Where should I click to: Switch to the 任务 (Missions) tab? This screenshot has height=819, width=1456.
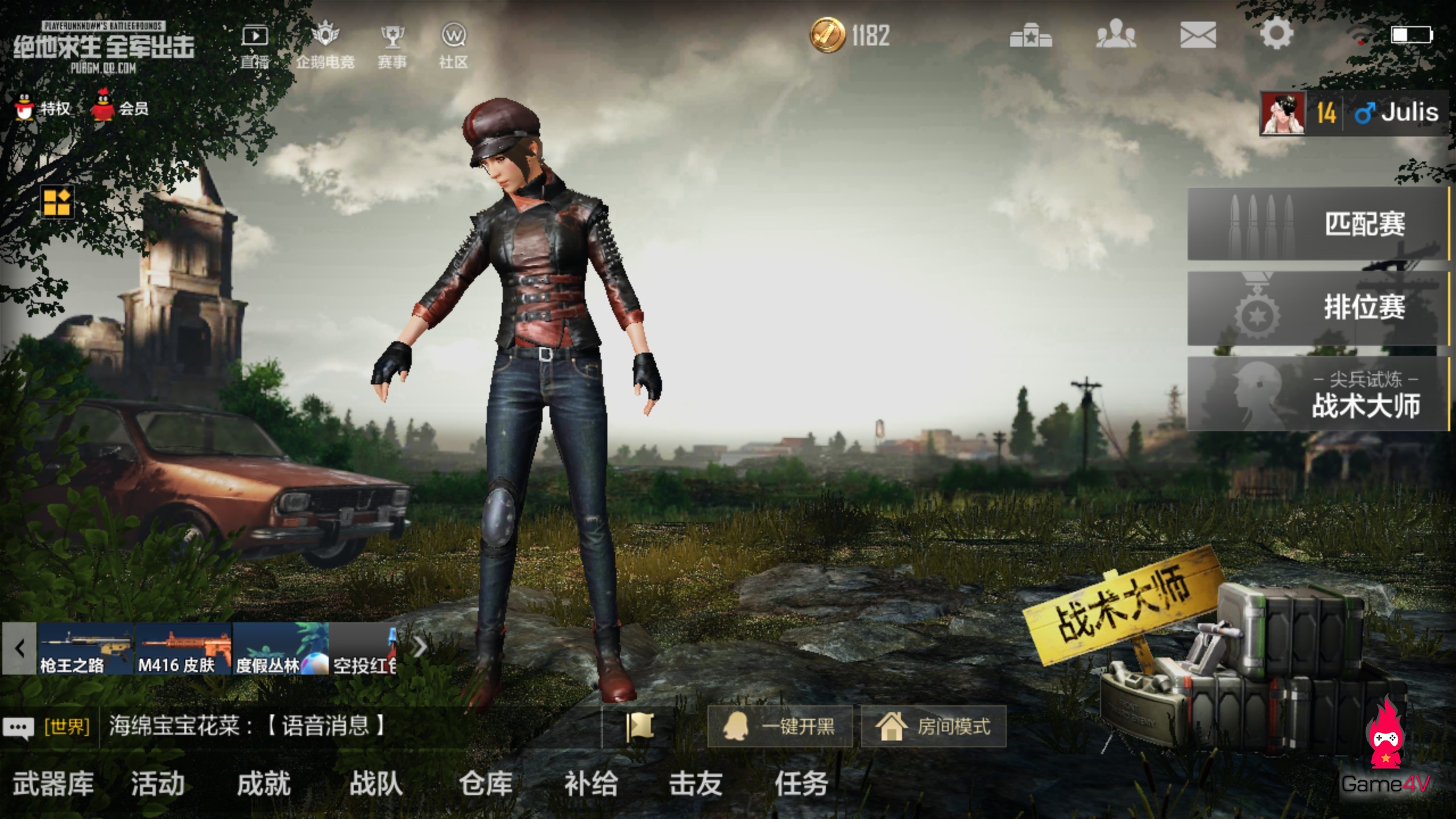click(807, 782)
